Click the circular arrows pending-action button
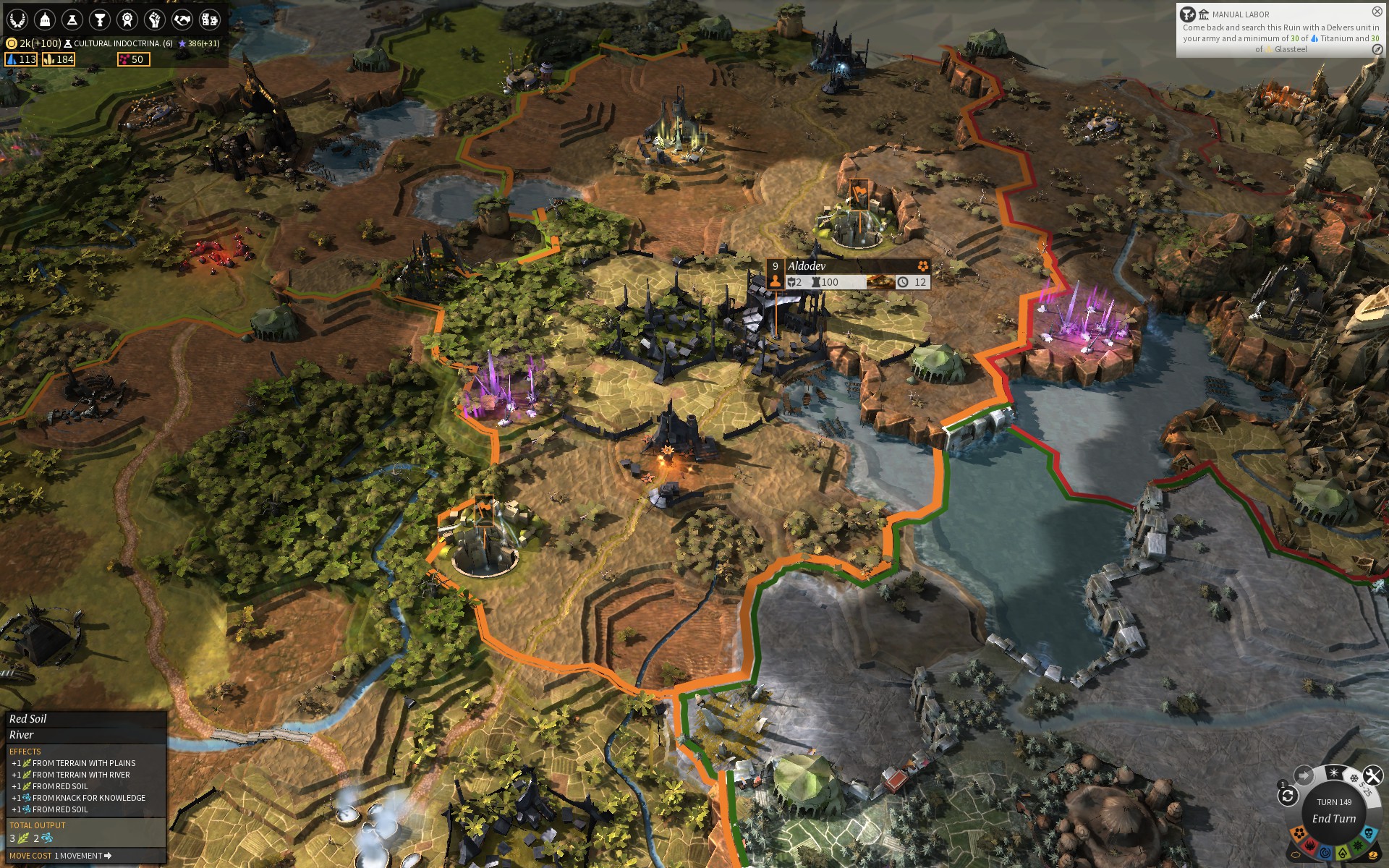 tap(1288, 796)
